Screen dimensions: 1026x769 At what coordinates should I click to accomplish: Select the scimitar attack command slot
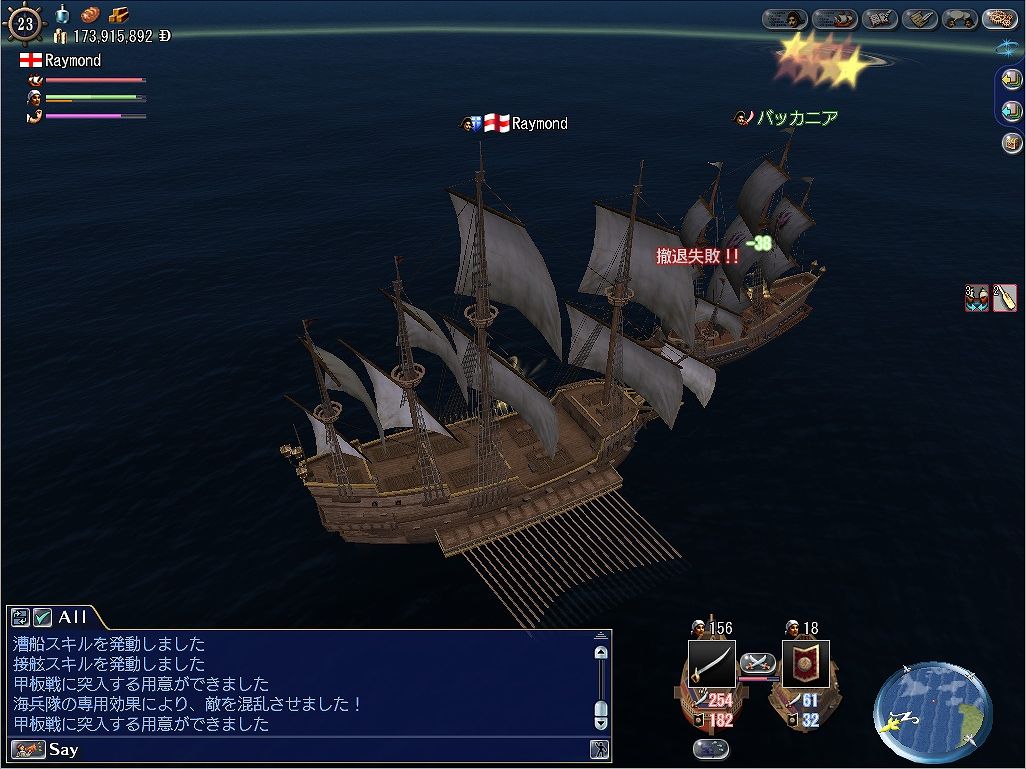(711, 664)
